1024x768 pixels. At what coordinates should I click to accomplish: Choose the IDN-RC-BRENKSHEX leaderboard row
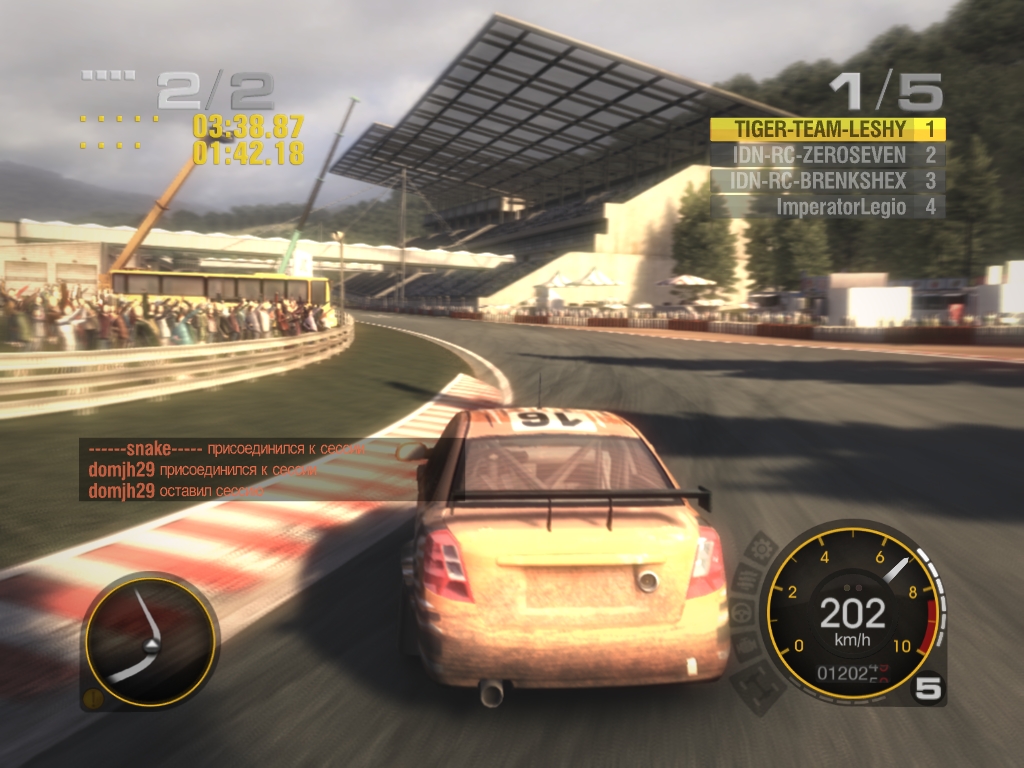click(x=827, y=181)
